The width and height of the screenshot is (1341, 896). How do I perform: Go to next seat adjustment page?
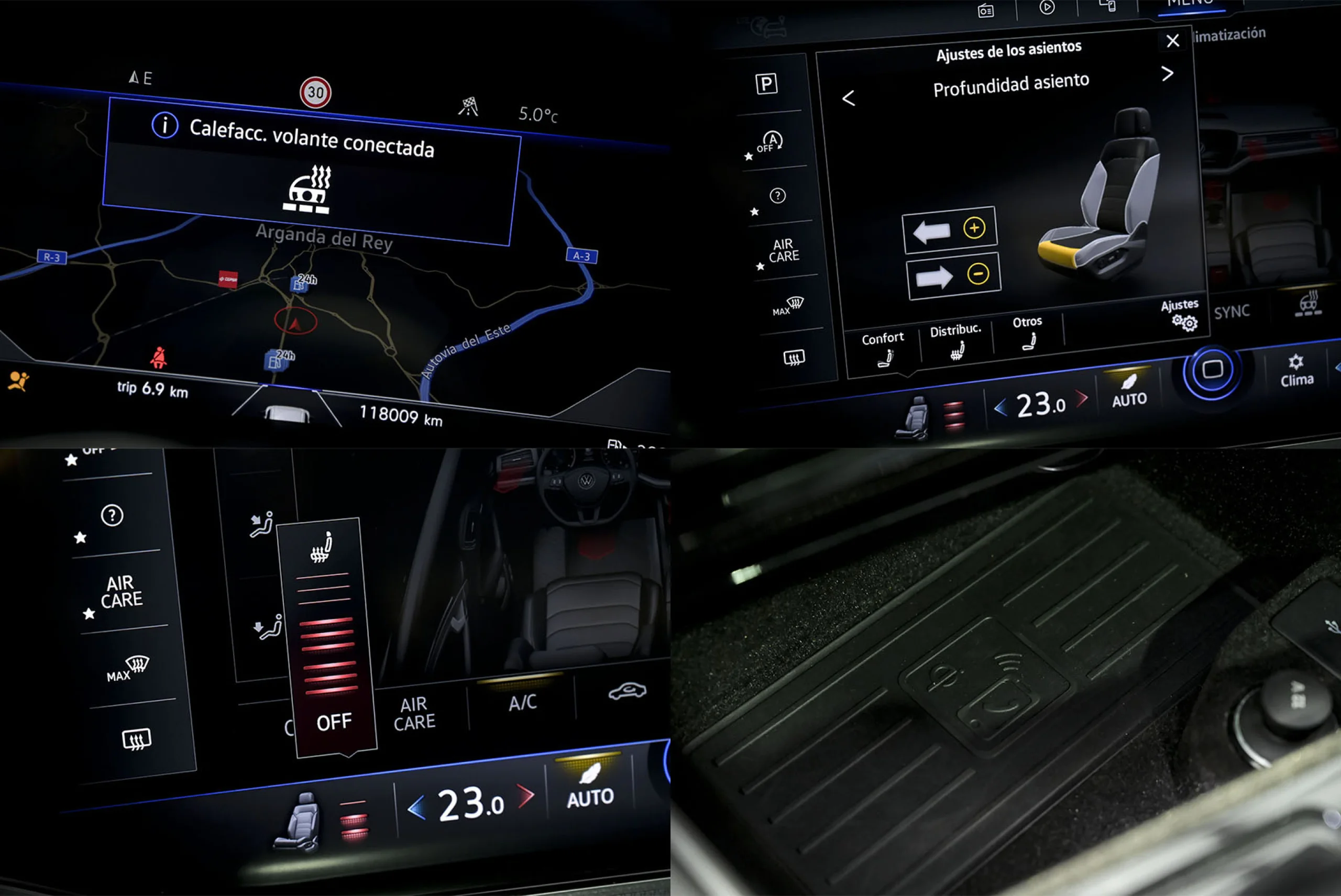pos(1167,73)
